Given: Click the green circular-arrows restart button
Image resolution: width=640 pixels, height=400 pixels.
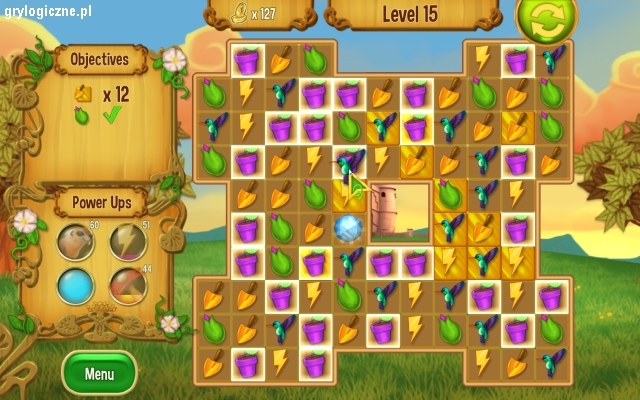Looking at the screenshot, I should 547,17.
